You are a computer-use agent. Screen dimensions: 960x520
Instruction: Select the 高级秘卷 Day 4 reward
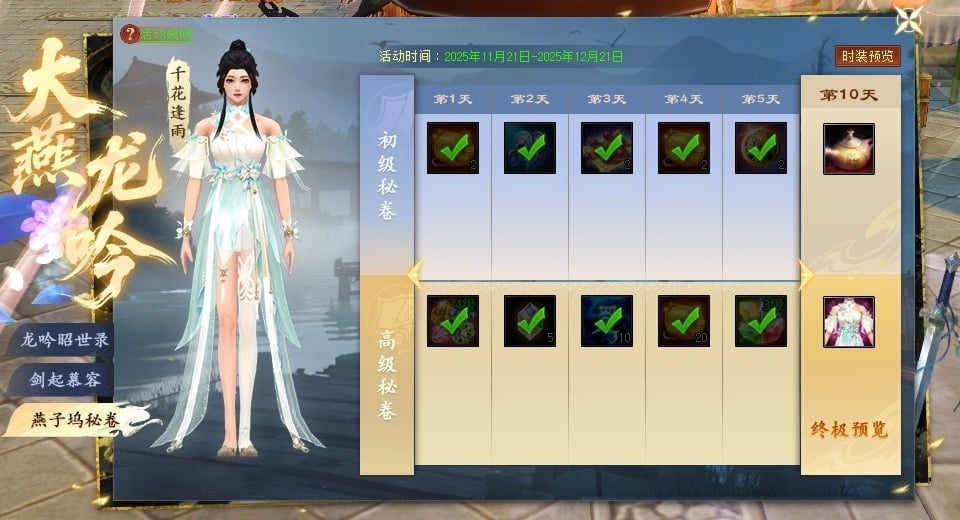684,321
